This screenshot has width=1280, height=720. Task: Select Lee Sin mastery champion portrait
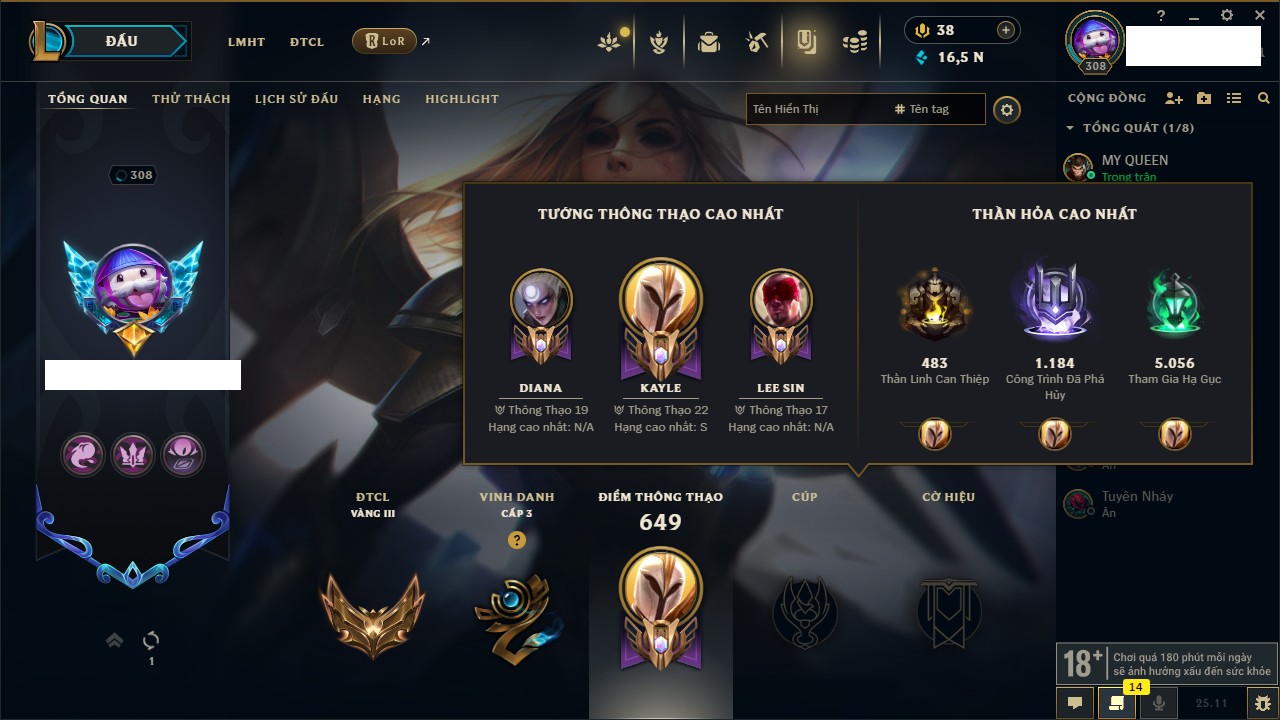click(780, 299)
